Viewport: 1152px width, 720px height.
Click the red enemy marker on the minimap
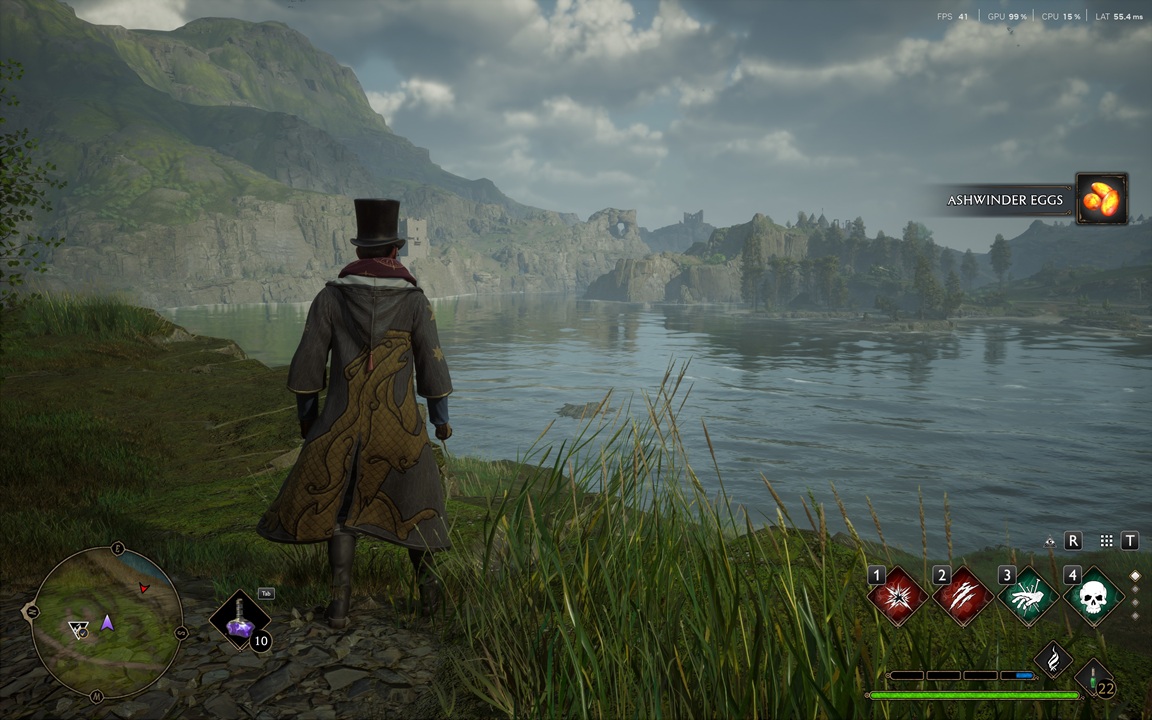pos(145,587)
